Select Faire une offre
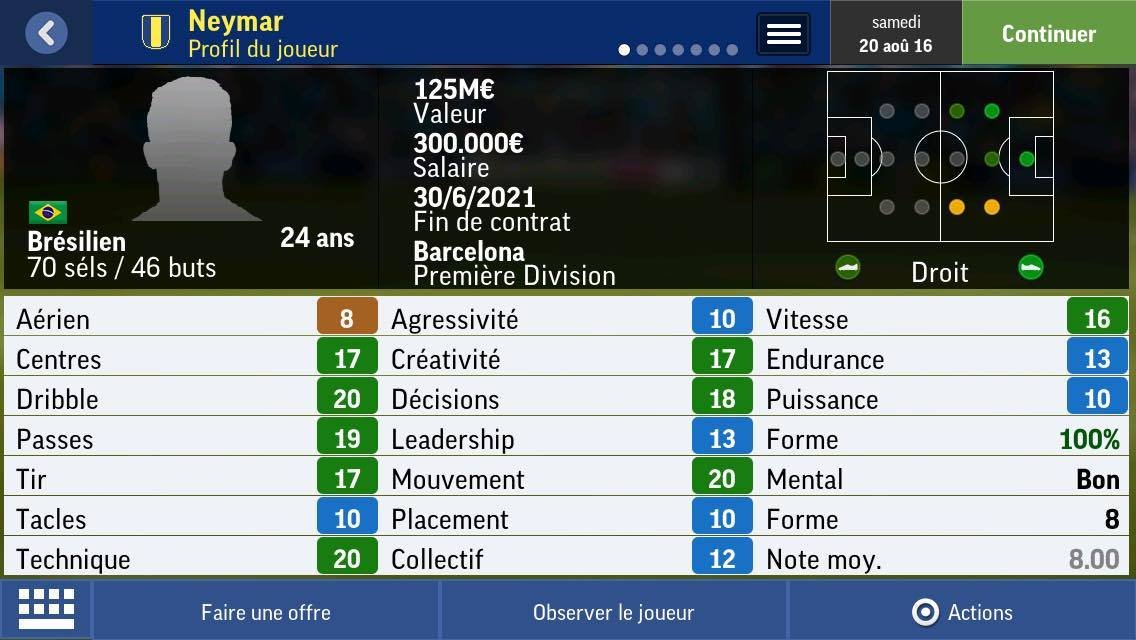The image size is (1136, 640). click(x=265, y=612)
